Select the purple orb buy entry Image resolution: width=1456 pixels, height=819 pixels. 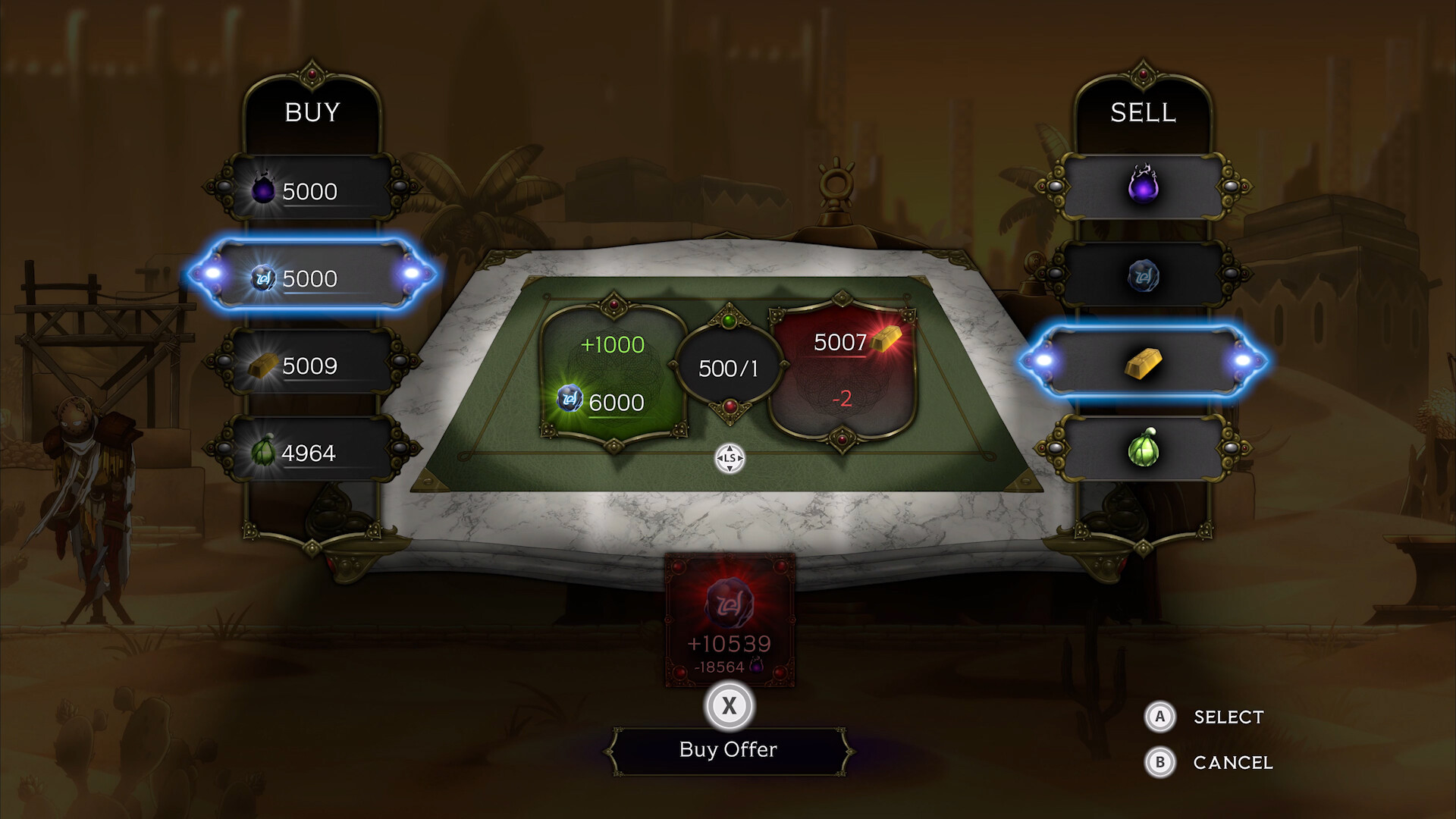(x=311, y=190)
